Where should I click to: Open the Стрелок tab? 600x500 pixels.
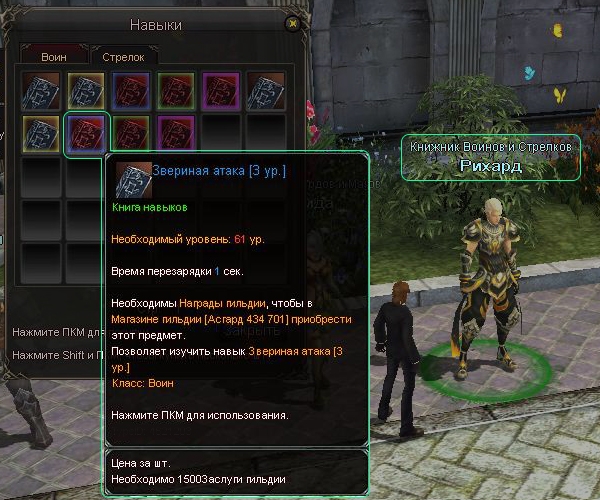pos(123,57)
